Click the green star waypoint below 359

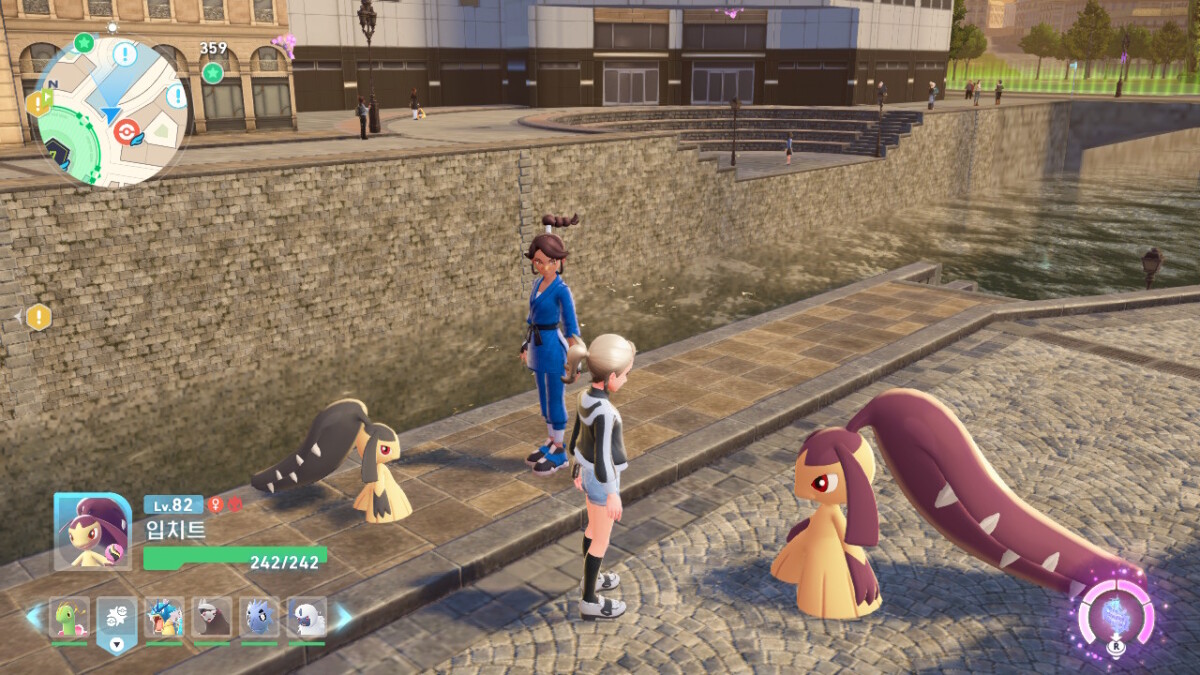click(x=212, y=72)
